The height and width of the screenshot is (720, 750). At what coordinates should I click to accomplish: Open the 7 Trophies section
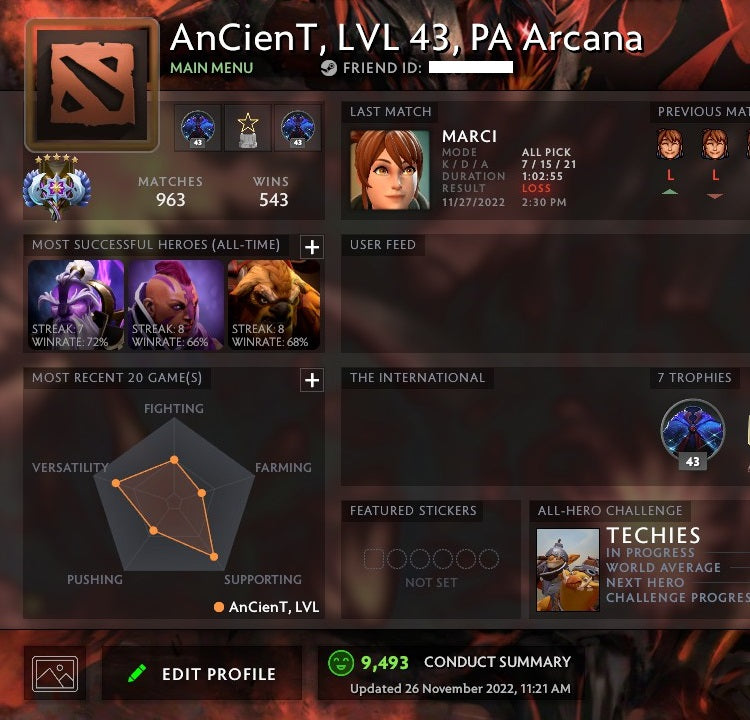coord(695,378)
